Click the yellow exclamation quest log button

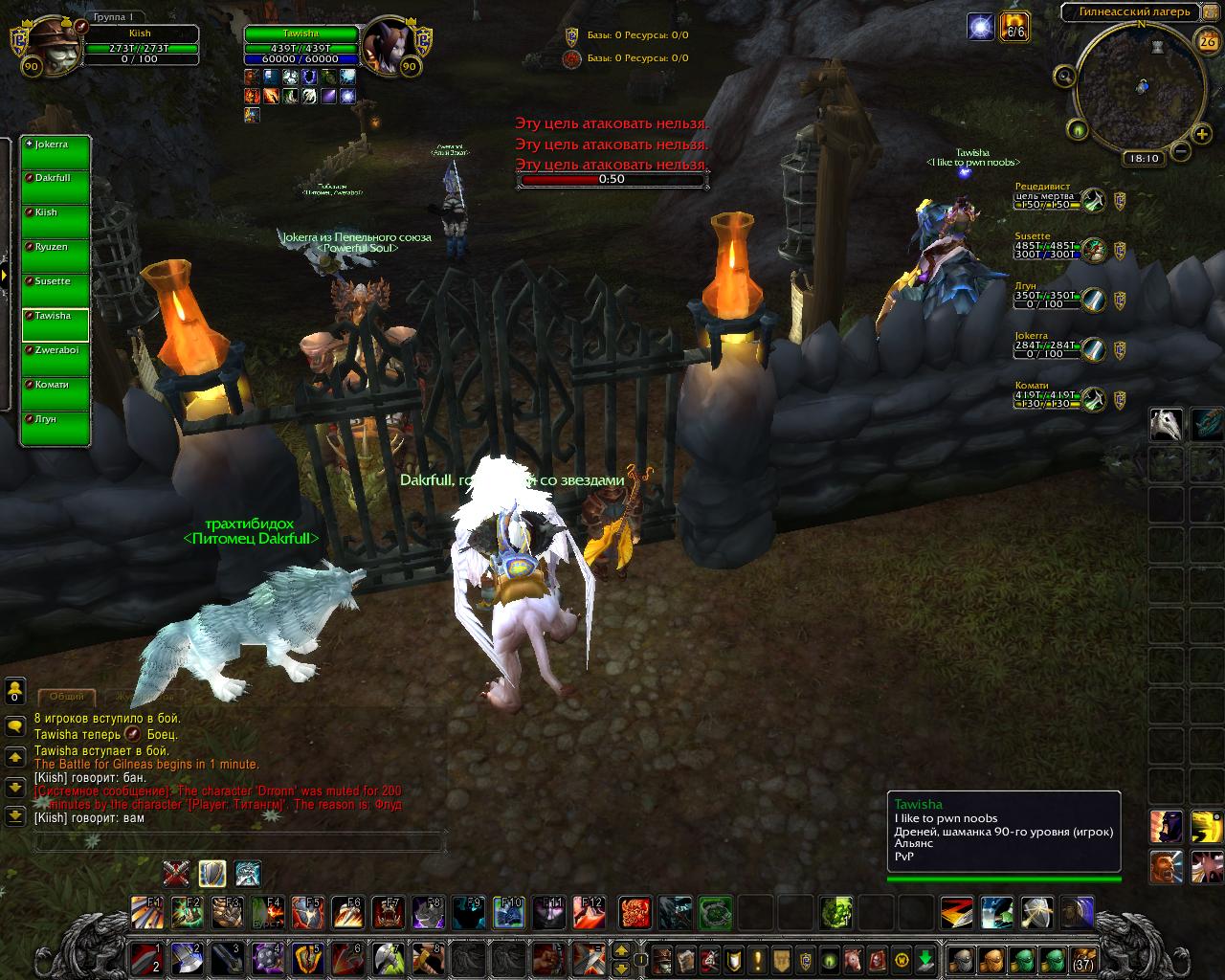(758, 959)
